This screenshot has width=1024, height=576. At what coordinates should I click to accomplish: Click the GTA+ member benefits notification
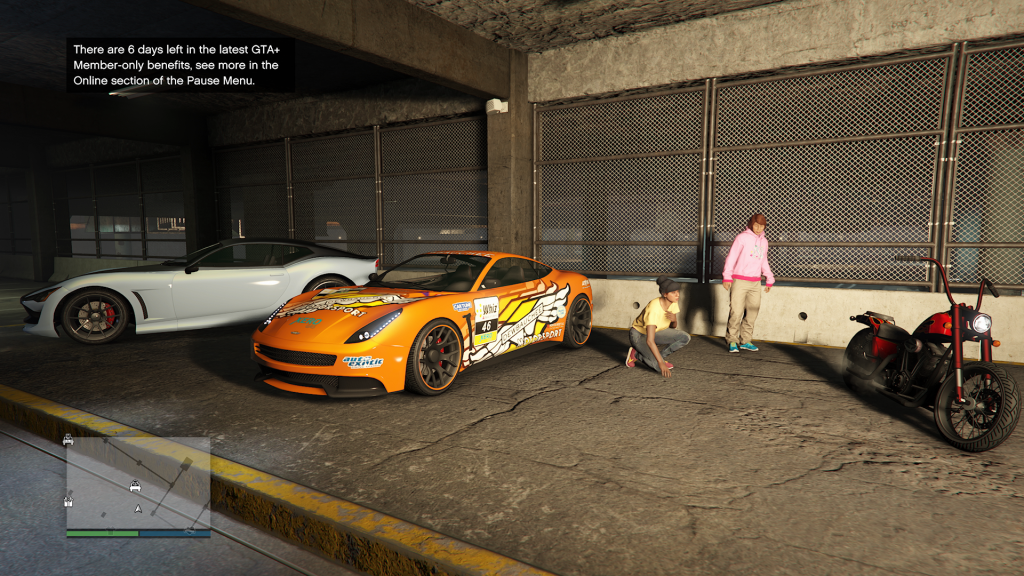180,65
